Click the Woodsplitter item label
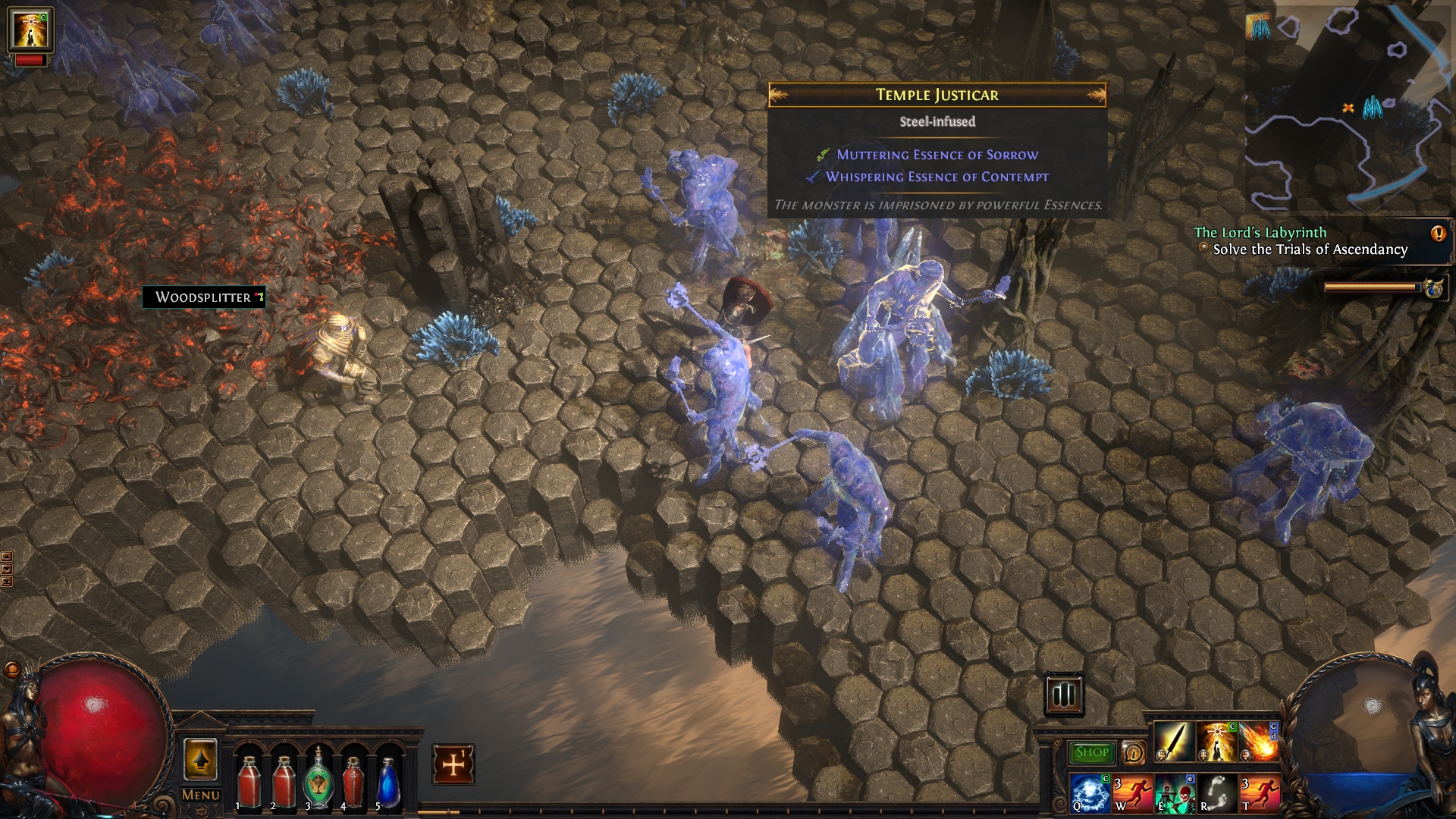Screen dimensions: 1456x819 point(203,297)
